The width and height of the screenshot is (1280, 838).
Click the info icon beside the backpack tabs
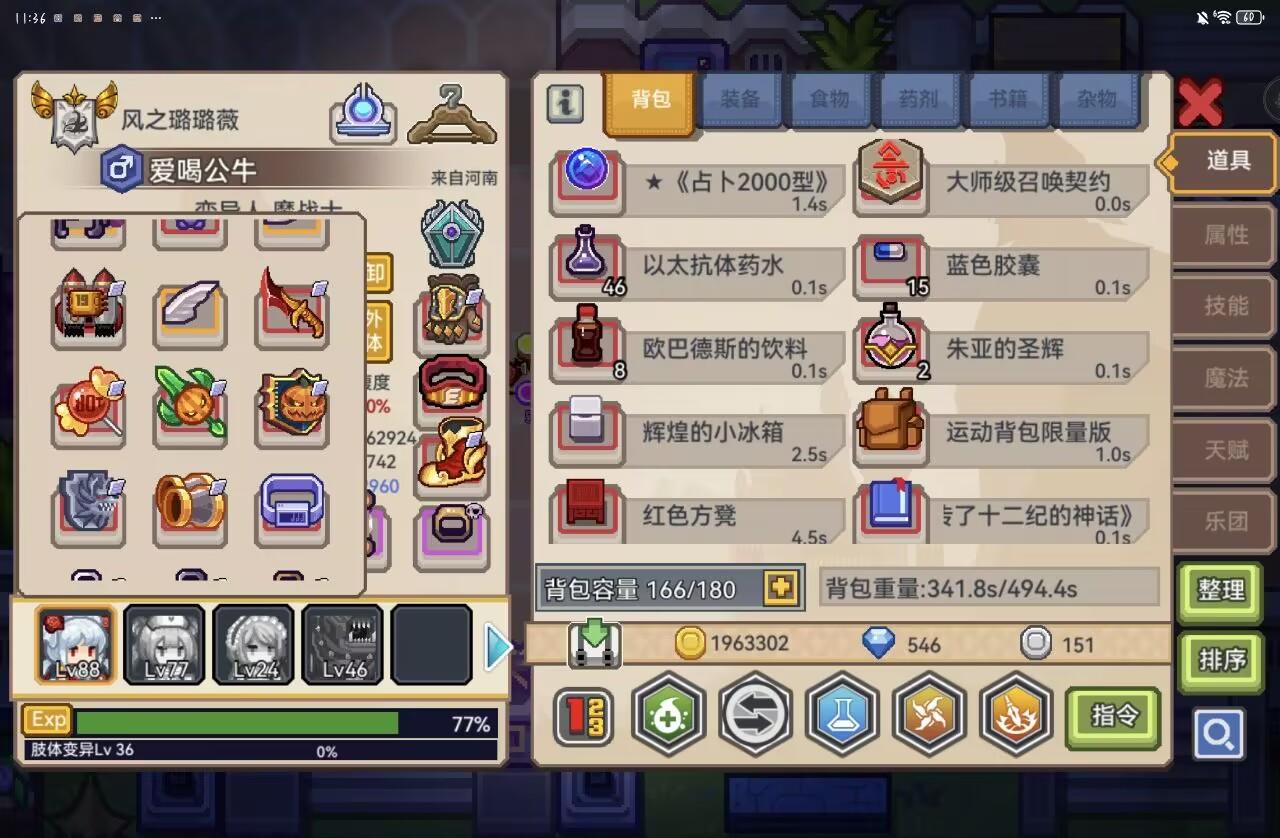click(564, 104)
